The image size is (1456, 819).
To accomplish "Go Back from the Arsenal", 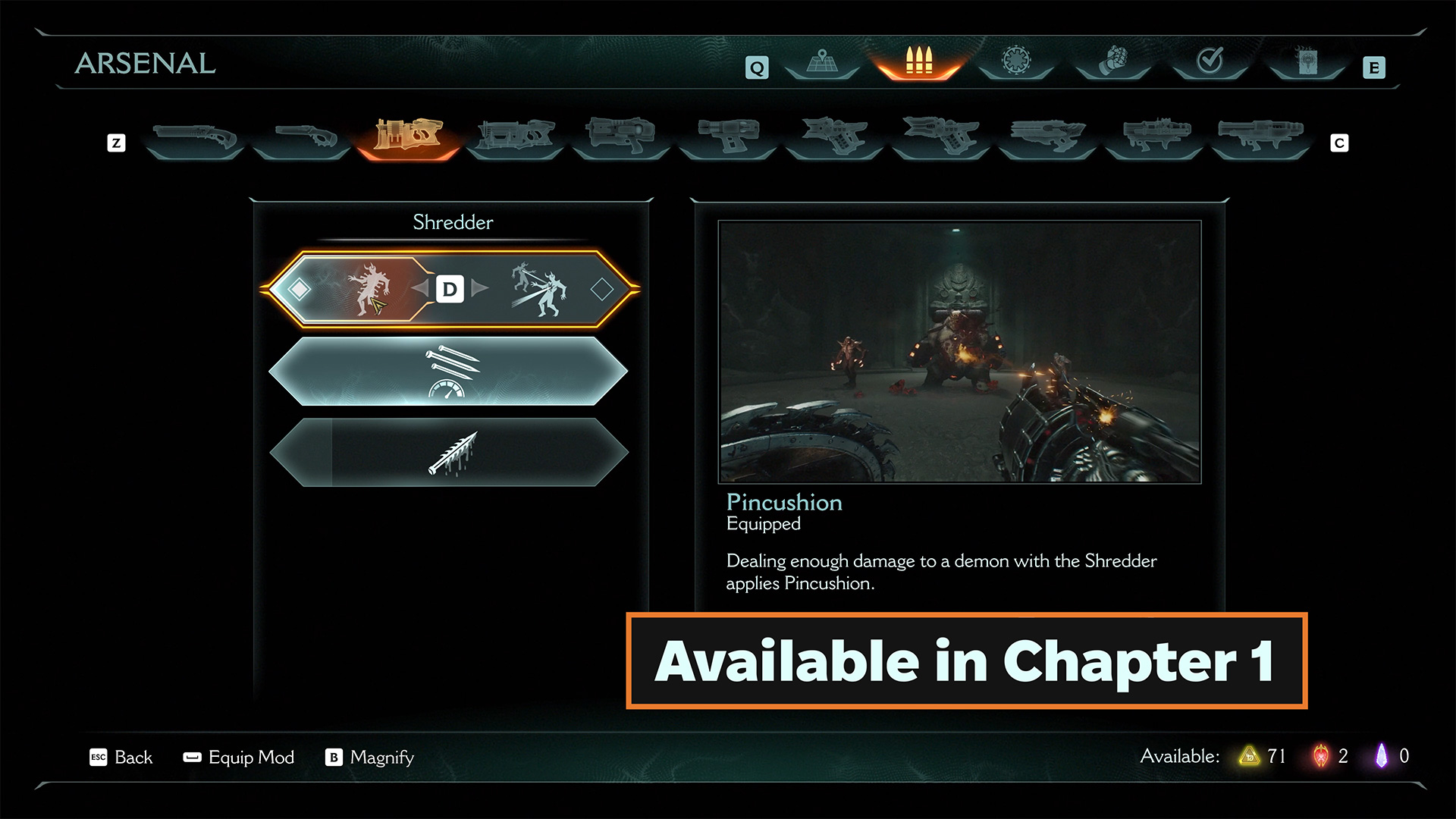I will tap(121, 758).
